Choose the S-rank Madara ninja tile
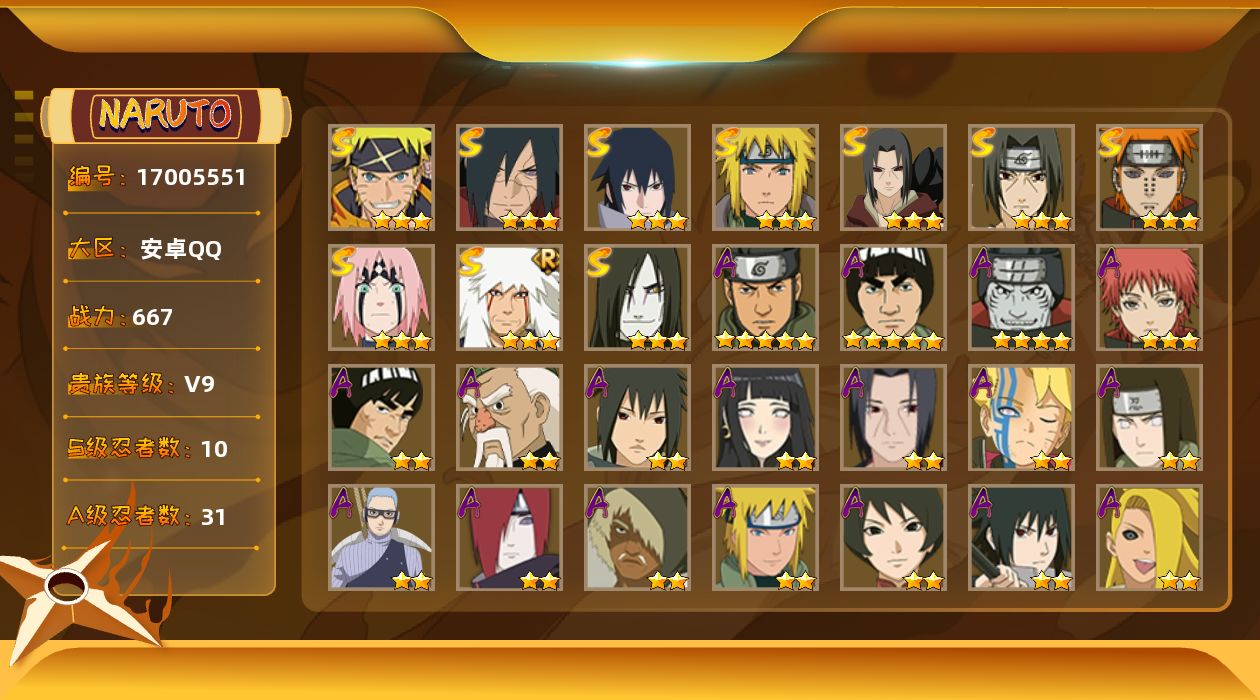The image size is (1260, 700). [x=509, y=177]
